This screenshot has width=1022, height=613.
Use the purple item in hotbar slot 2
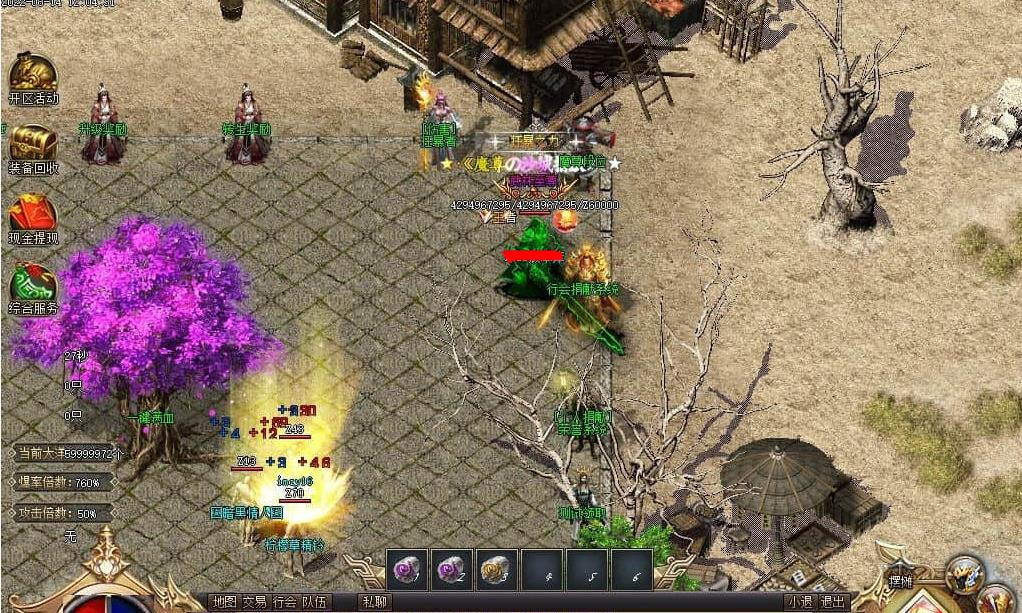(x=452, y=569)
